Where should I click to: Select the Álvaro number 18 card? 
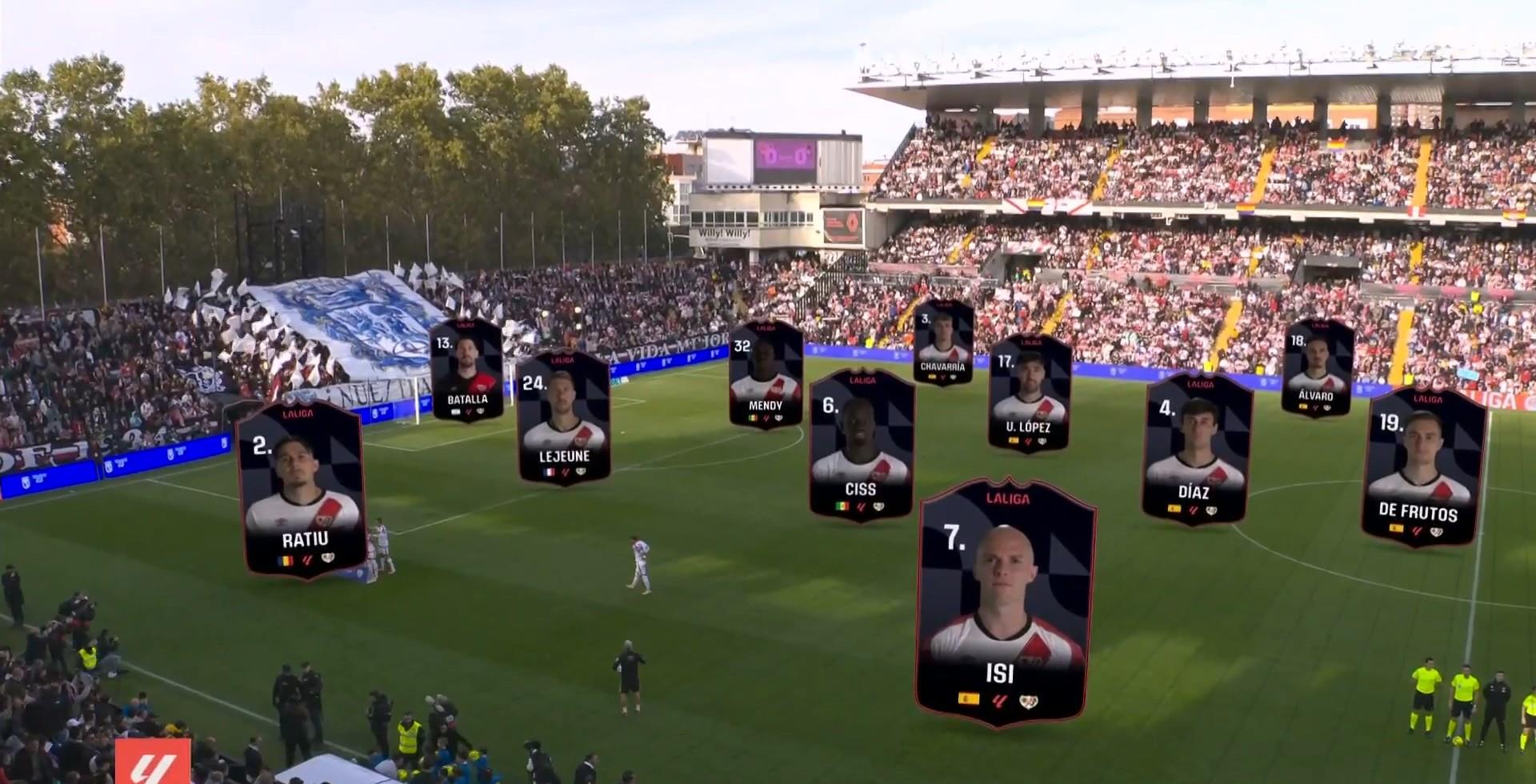pyautogui.click(x=1317, y=368)
